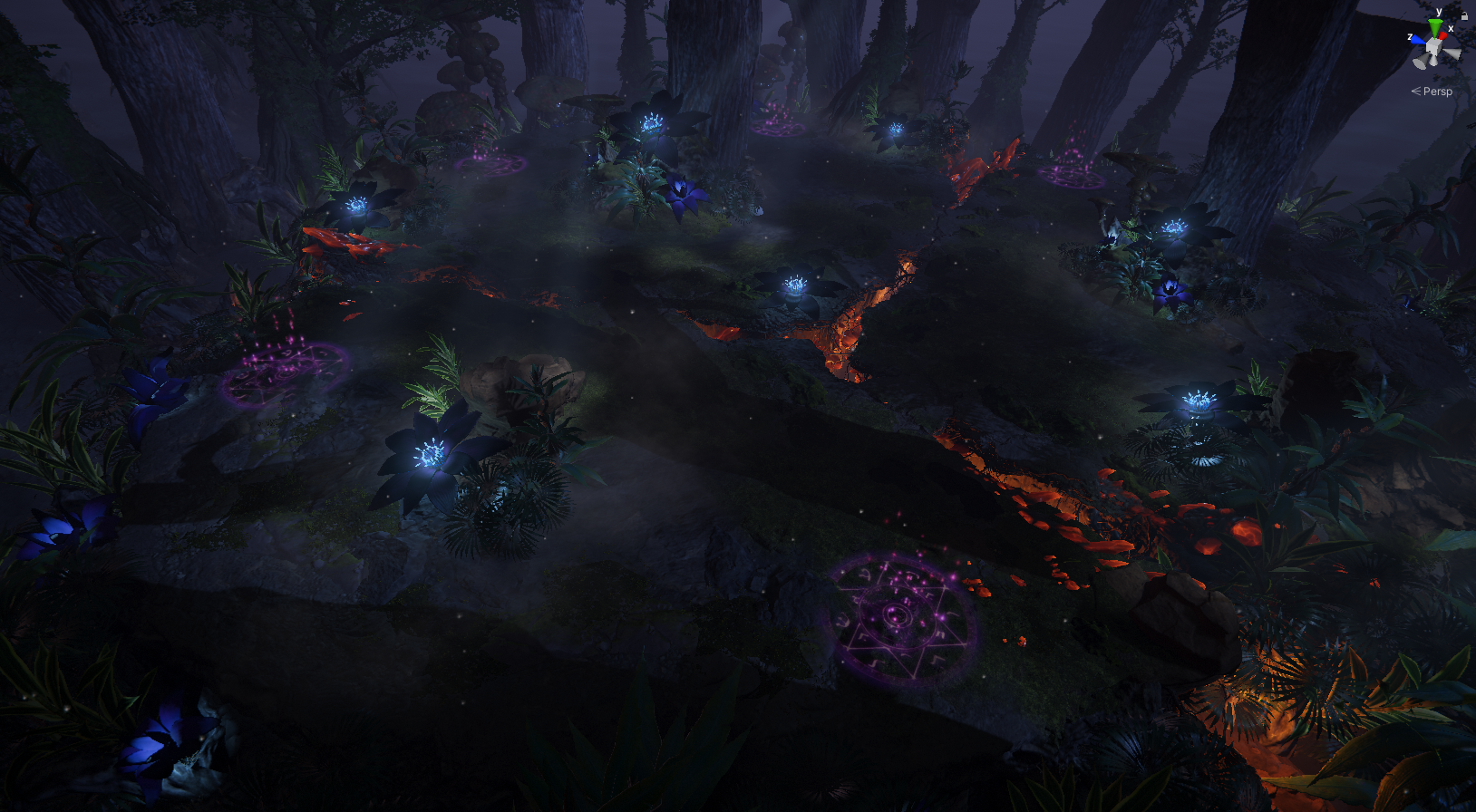Select the red X axis cone
The height and width of the screenshot is (812, 1476).
tap(1443, 35)
